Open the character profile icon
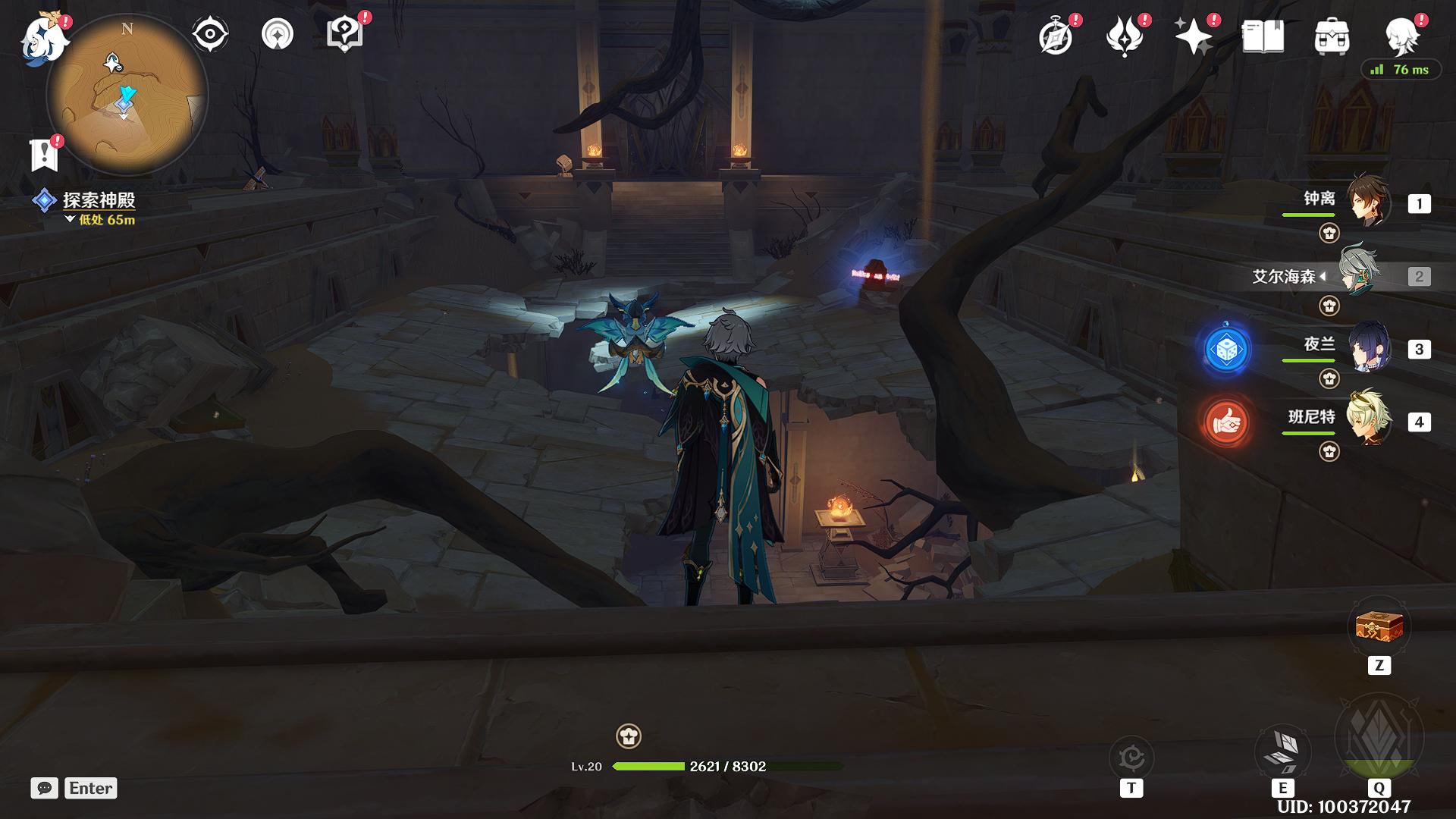Viewport: 1456px width, 819px height. tap(1401, 36)
